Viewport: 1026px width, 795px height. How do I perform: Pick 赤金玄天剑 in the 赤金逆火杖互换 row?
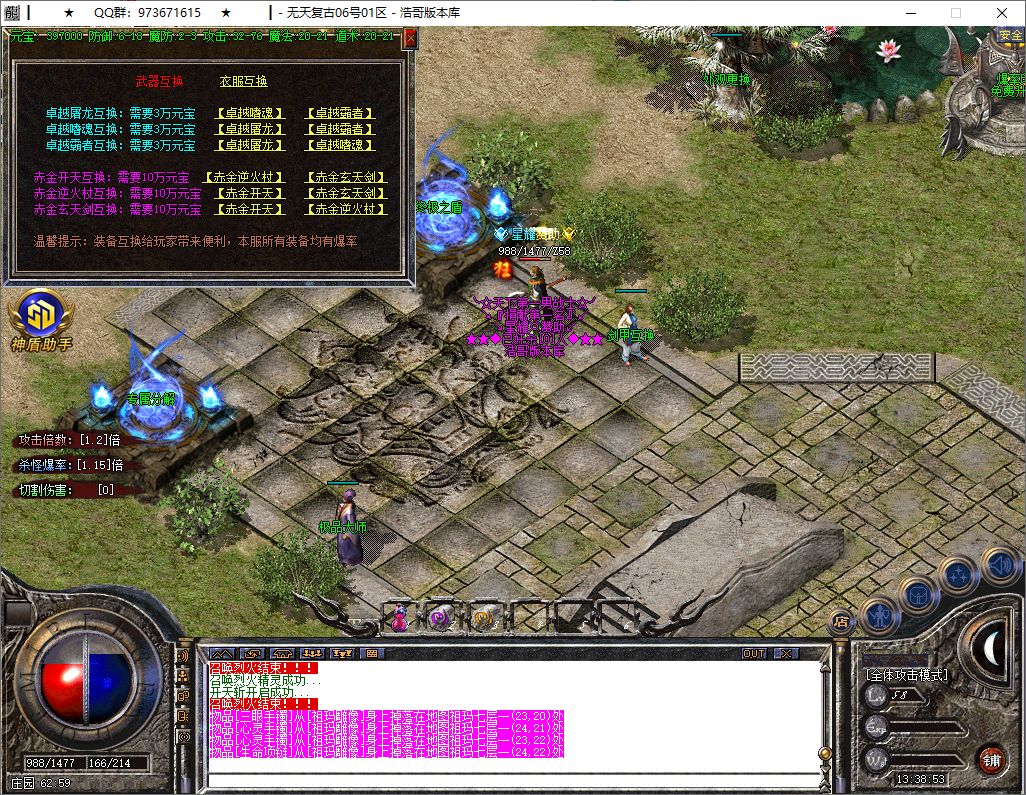346,194
